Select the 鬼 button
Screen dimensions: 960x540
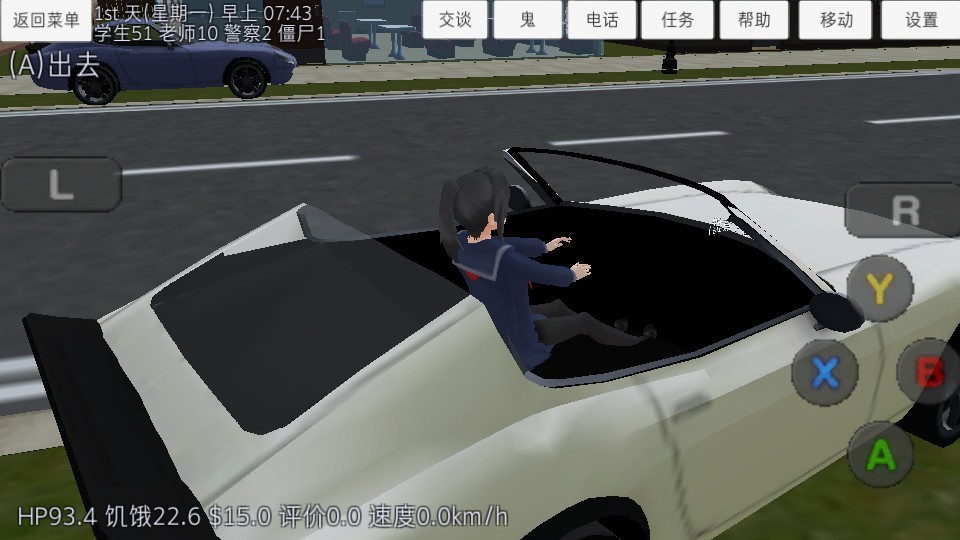(527, 20)
